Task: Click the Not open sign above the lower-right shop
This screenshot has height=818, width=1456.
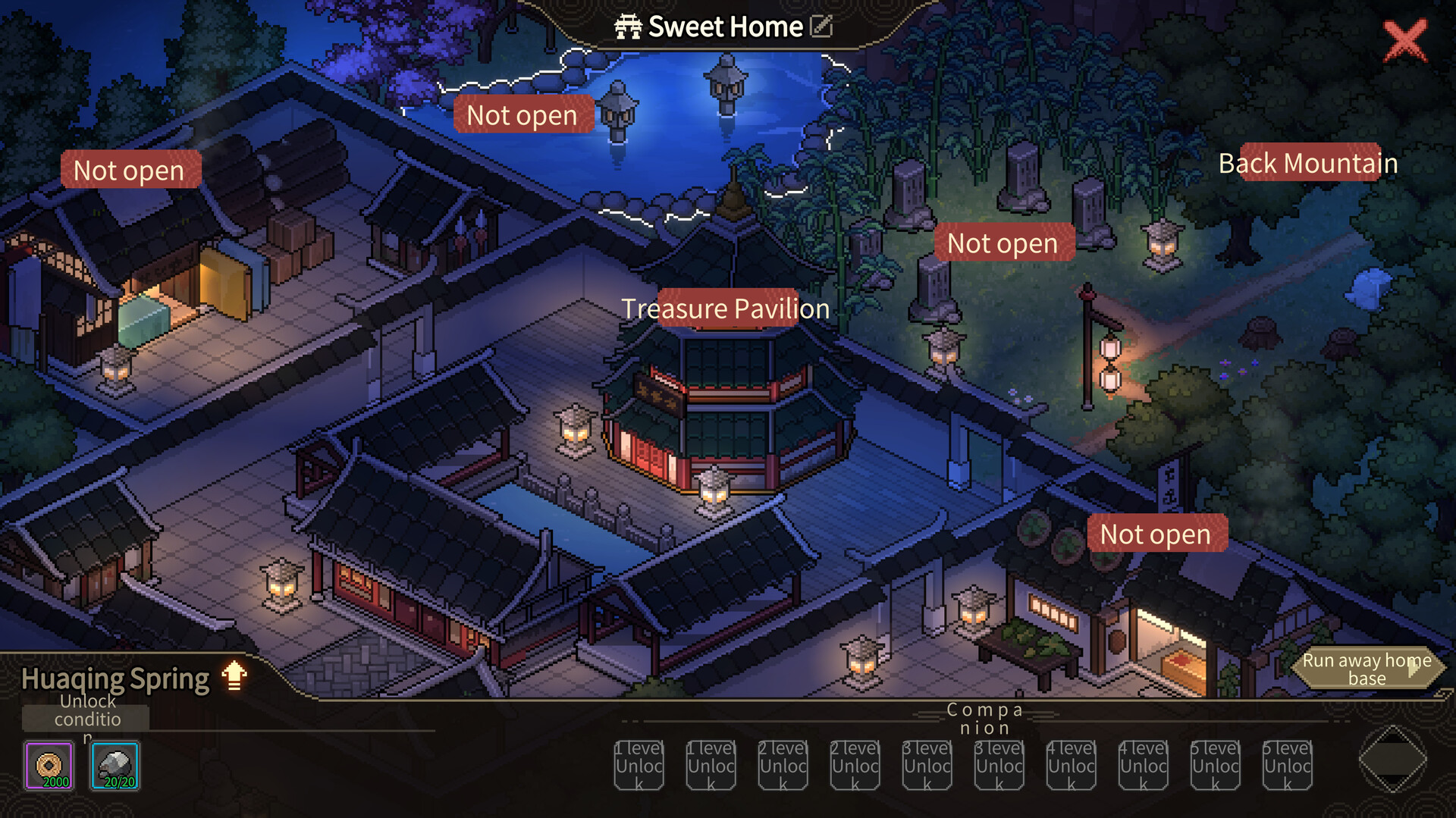Action: pos(1156,533)
